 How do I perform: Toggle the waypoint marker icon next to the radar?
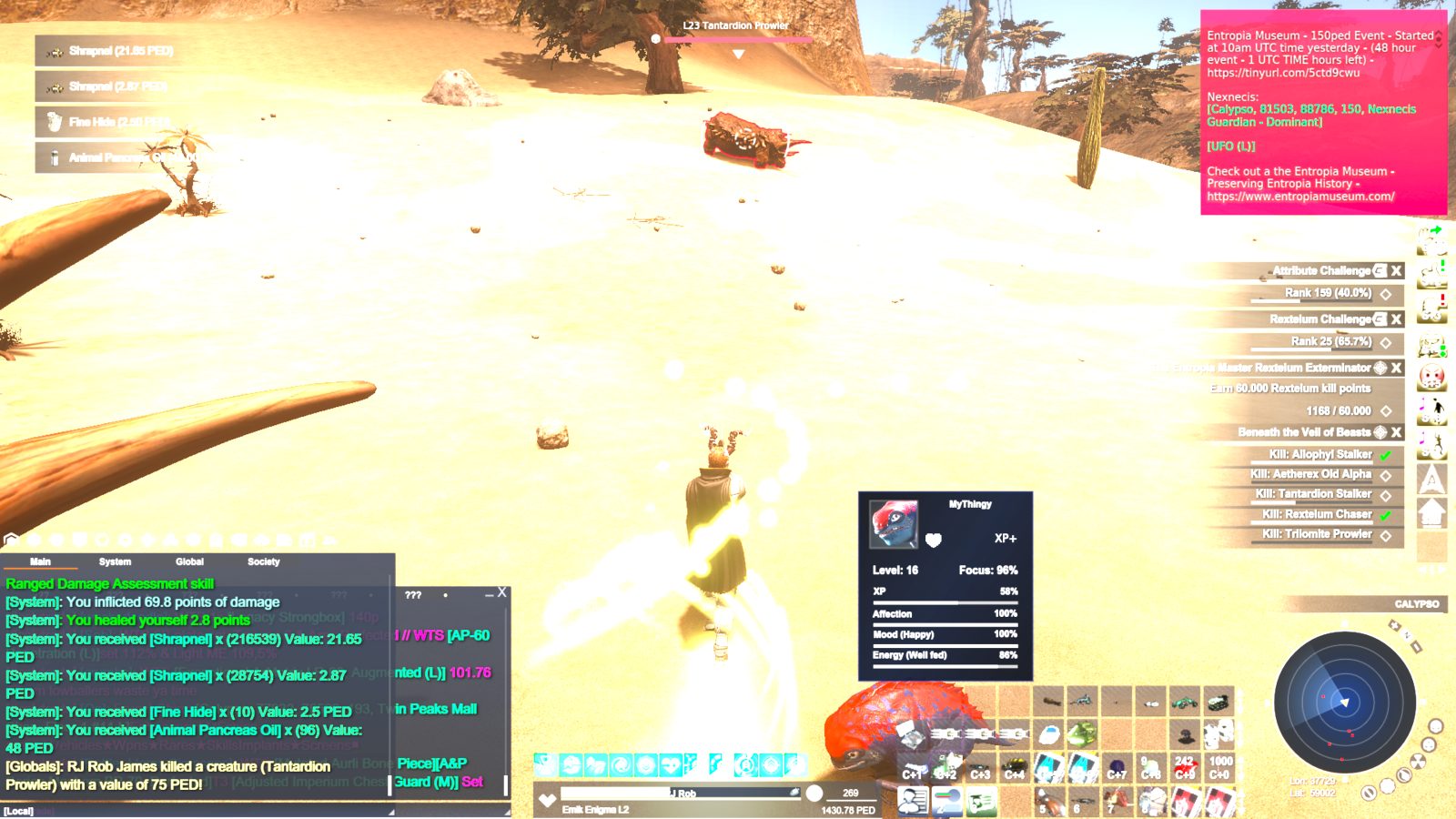click(x=1393, y=625)
